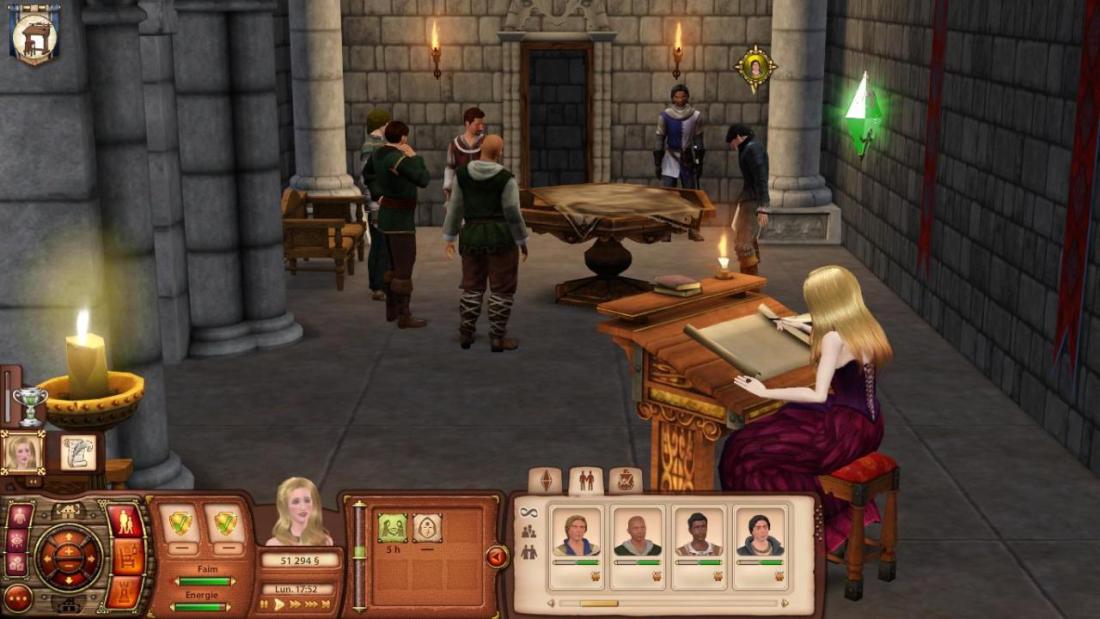Open the plumbob diamond tab
1100x619 pixels.
545,480
